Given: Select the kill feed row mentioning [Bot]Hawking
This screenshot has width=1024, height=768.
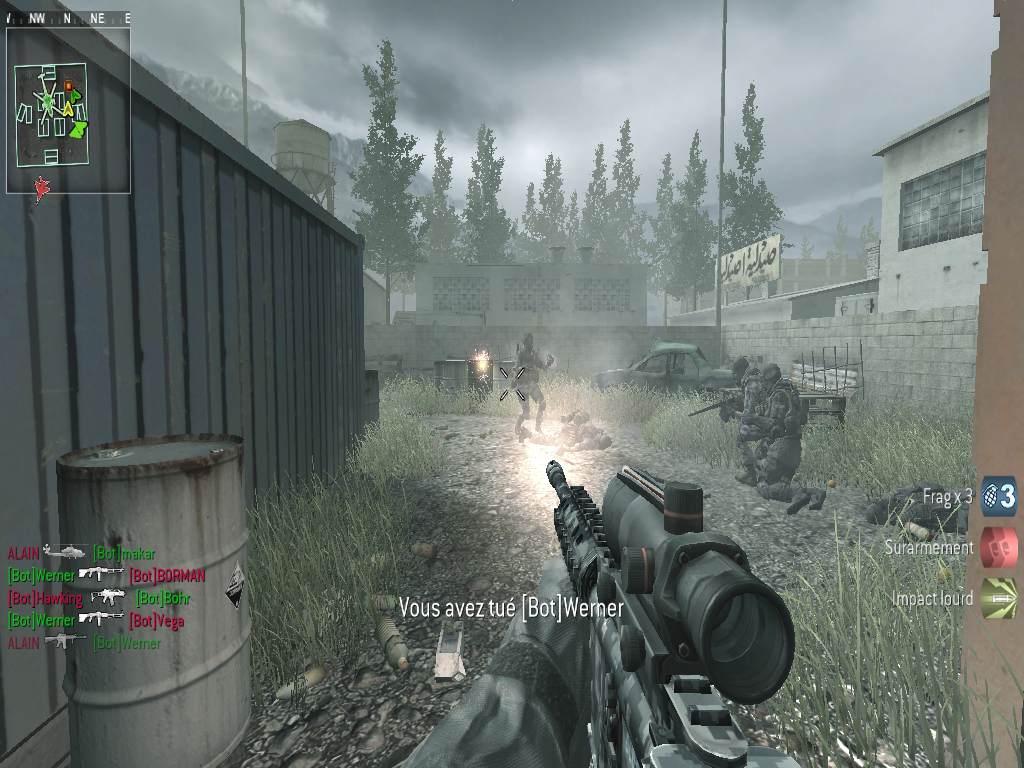Looking at the screenshot, I should click(x=98, y=598).
